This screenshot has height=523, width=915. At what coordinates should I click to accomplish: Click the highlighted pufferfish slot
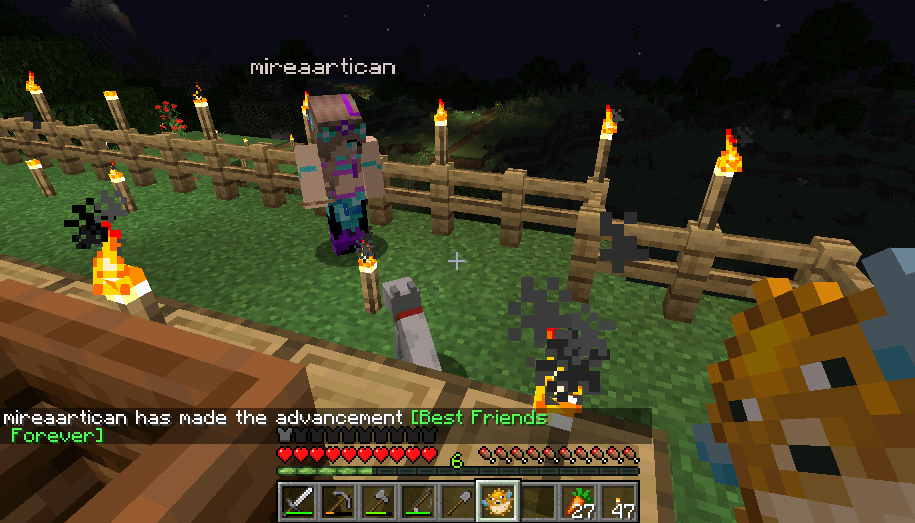pos(497,500)
